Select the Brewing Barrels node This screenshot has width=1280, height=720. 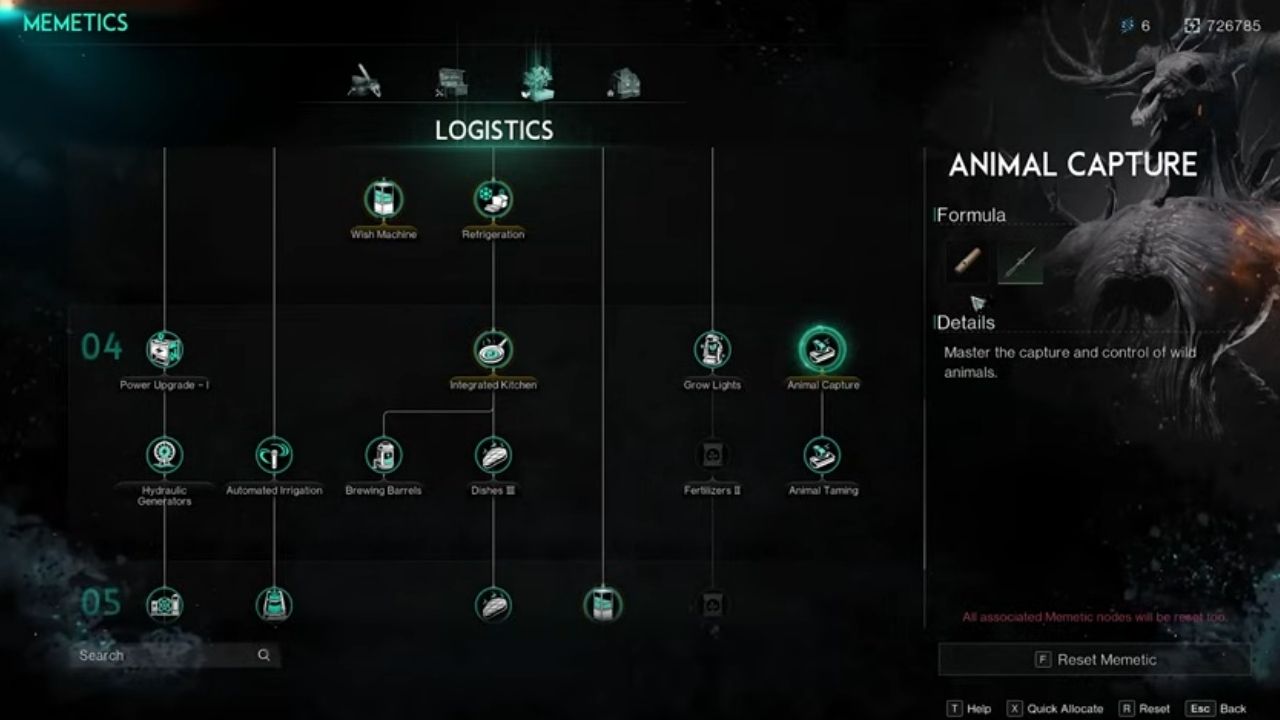tap(383, 457)
